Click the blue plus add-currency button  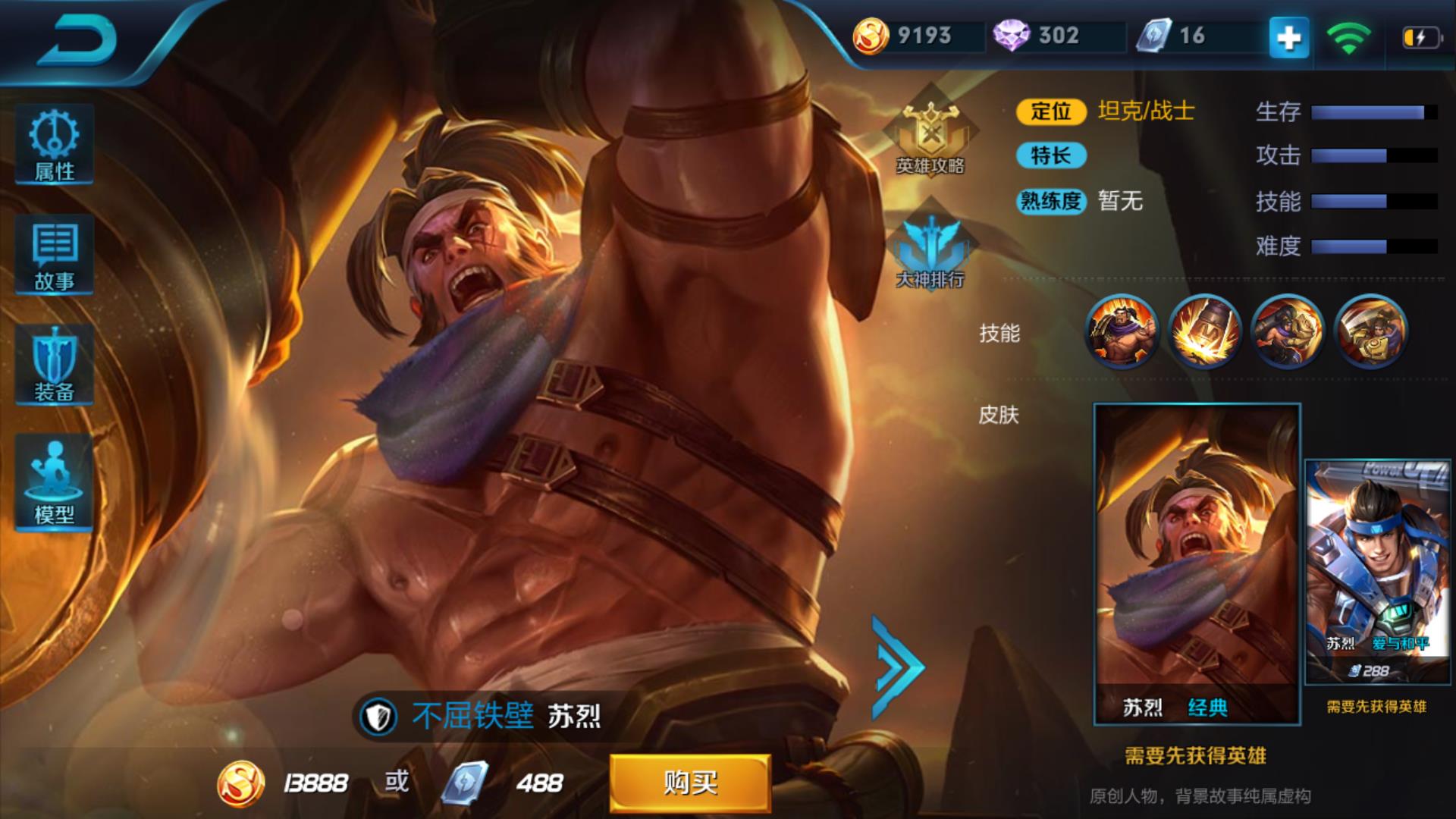click(1289, 37)
